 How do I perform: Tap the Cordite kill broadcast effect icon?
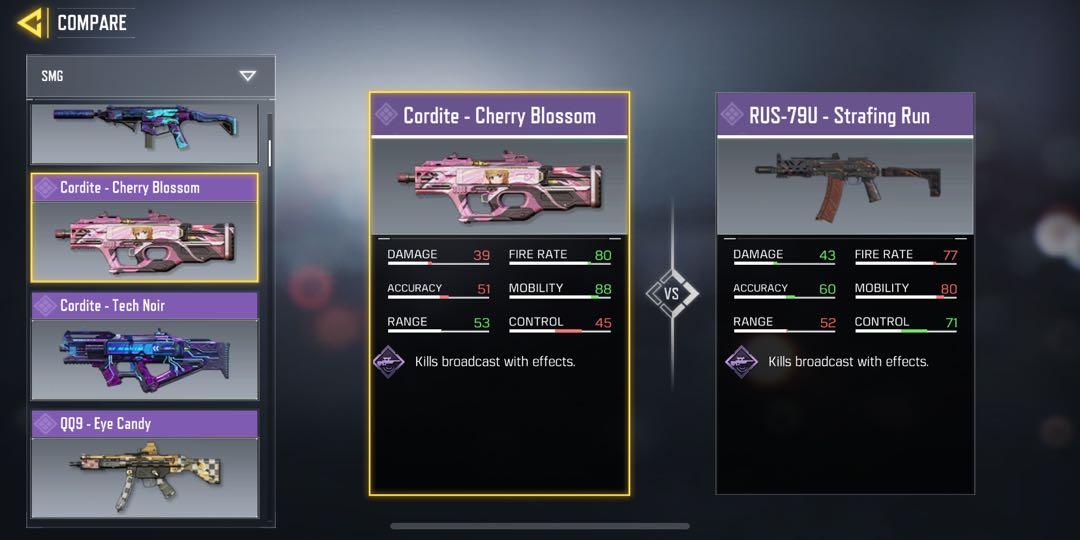389,361
